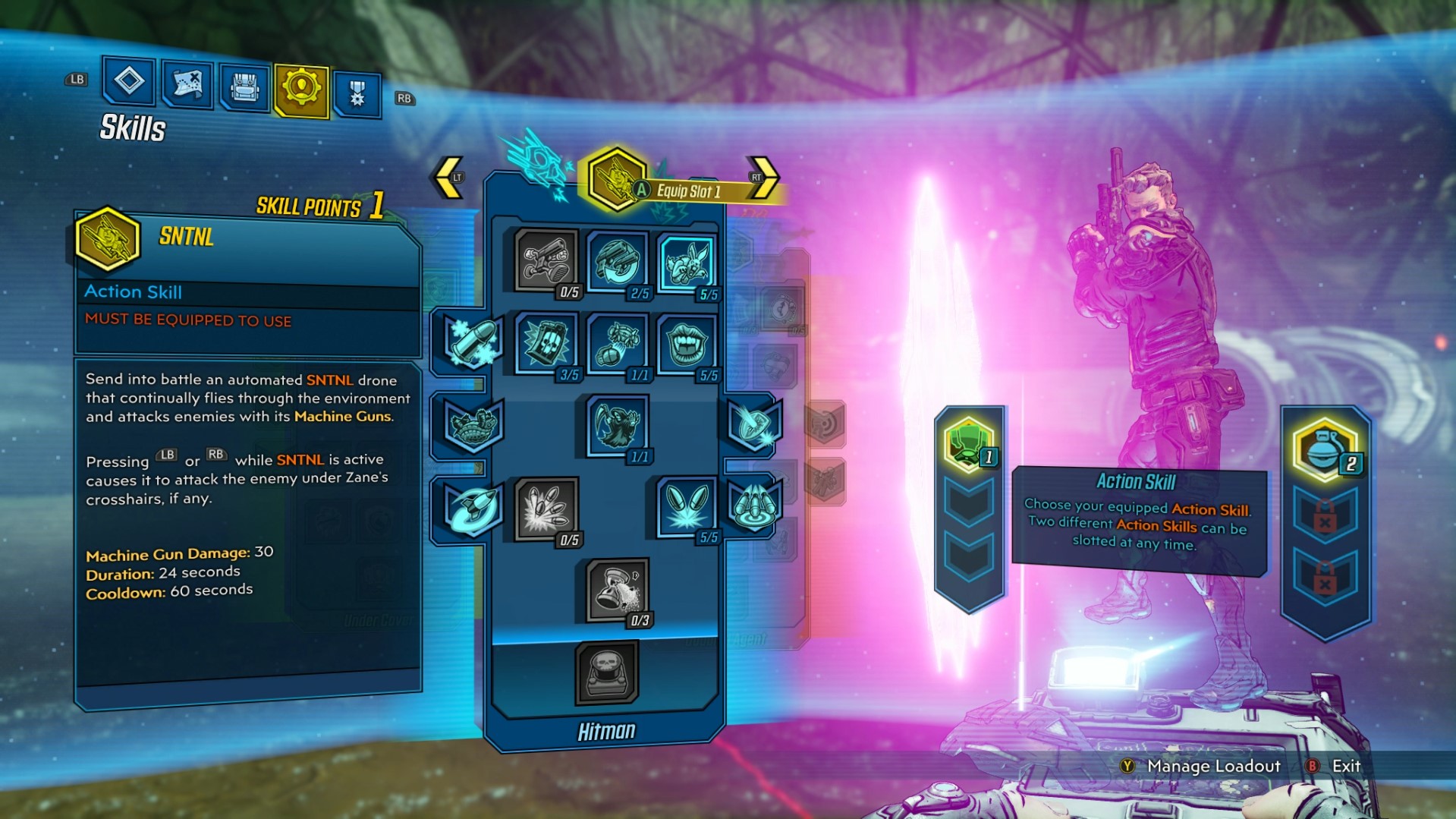Select the bullets burst skill at 0/5
Viewport: 1456px width, 819px height.
click(546, 507)
